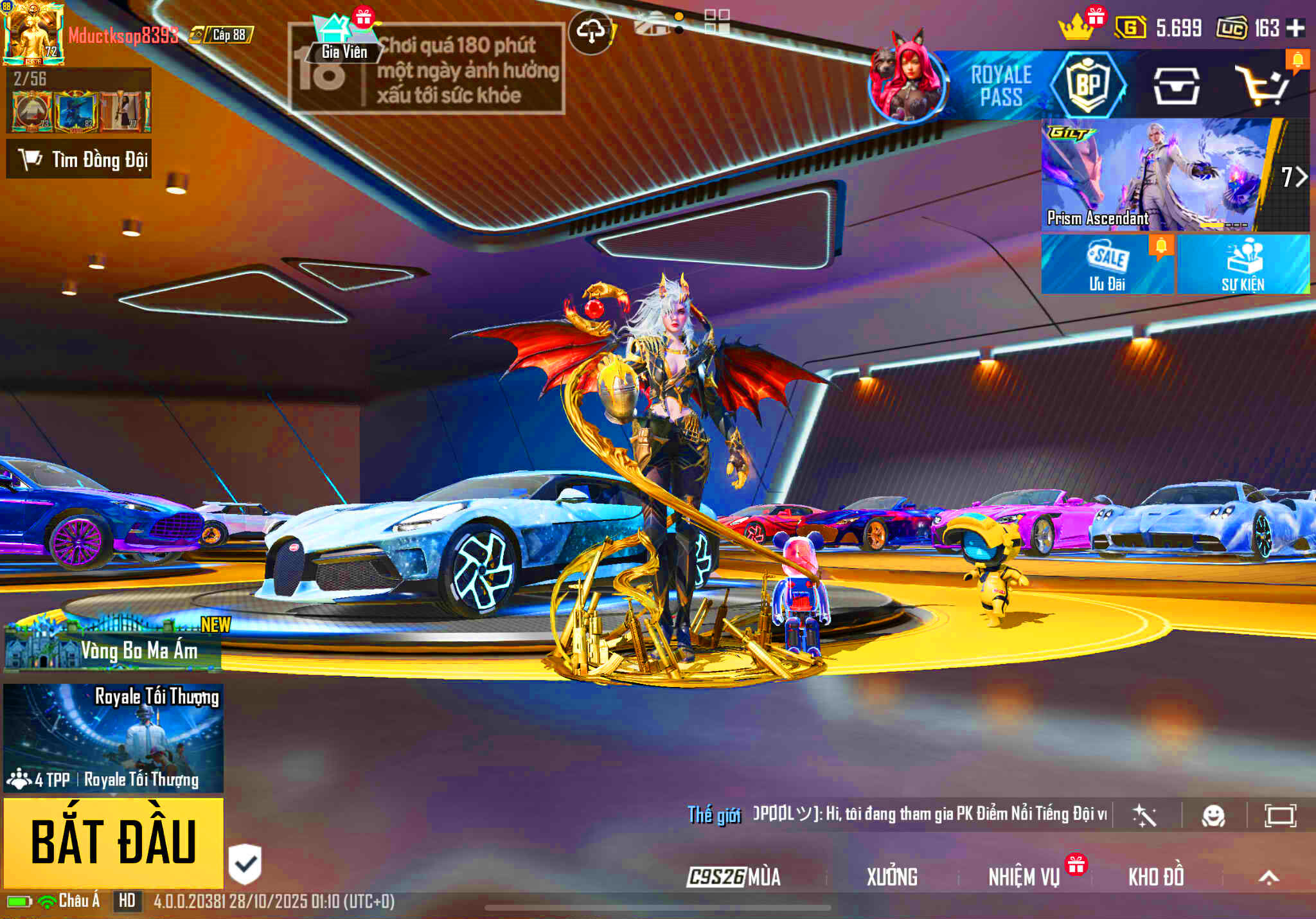
Task: Open the Sự Kiện events panel
Action: pos(1243,265)
